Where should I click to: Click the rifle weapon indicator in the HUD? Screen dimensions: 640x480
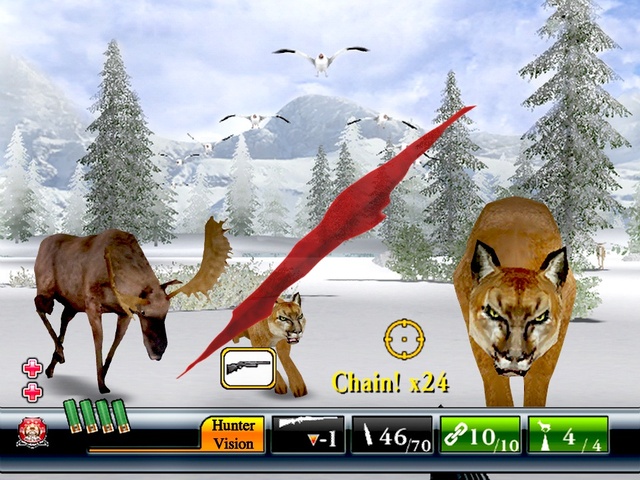pyautogui.click(x=307, y=434)
